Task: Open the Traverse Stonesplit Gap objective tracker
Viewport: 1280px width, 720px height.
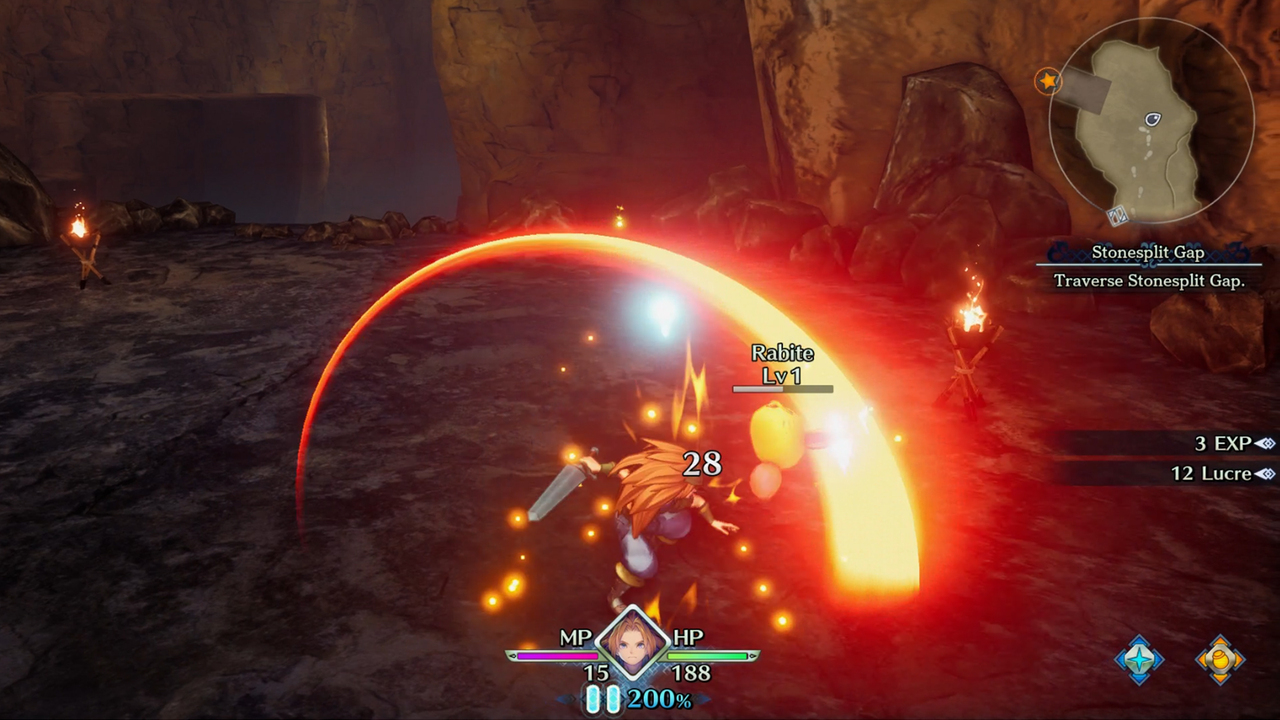Action: pos(1147,281)
